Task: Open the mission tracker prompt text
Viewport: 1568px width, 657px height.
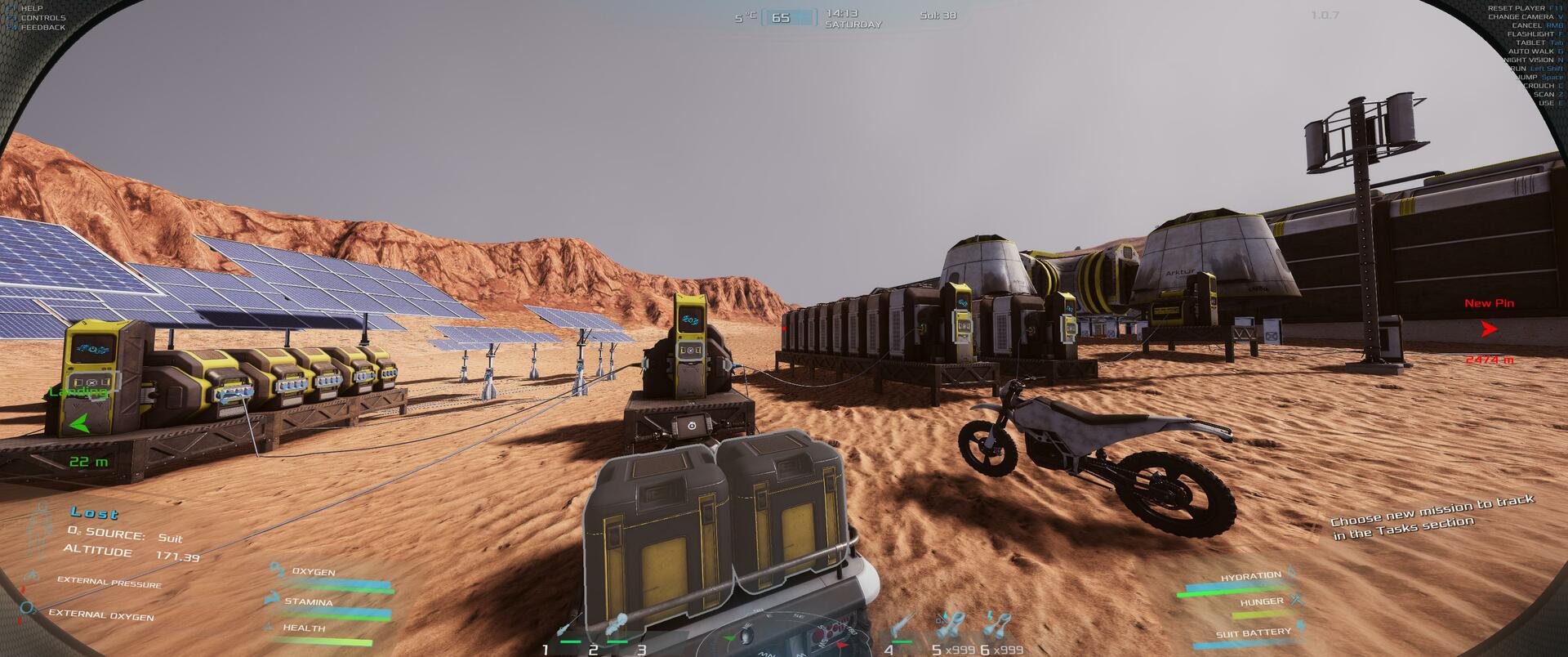Action: pos(1432,516)
